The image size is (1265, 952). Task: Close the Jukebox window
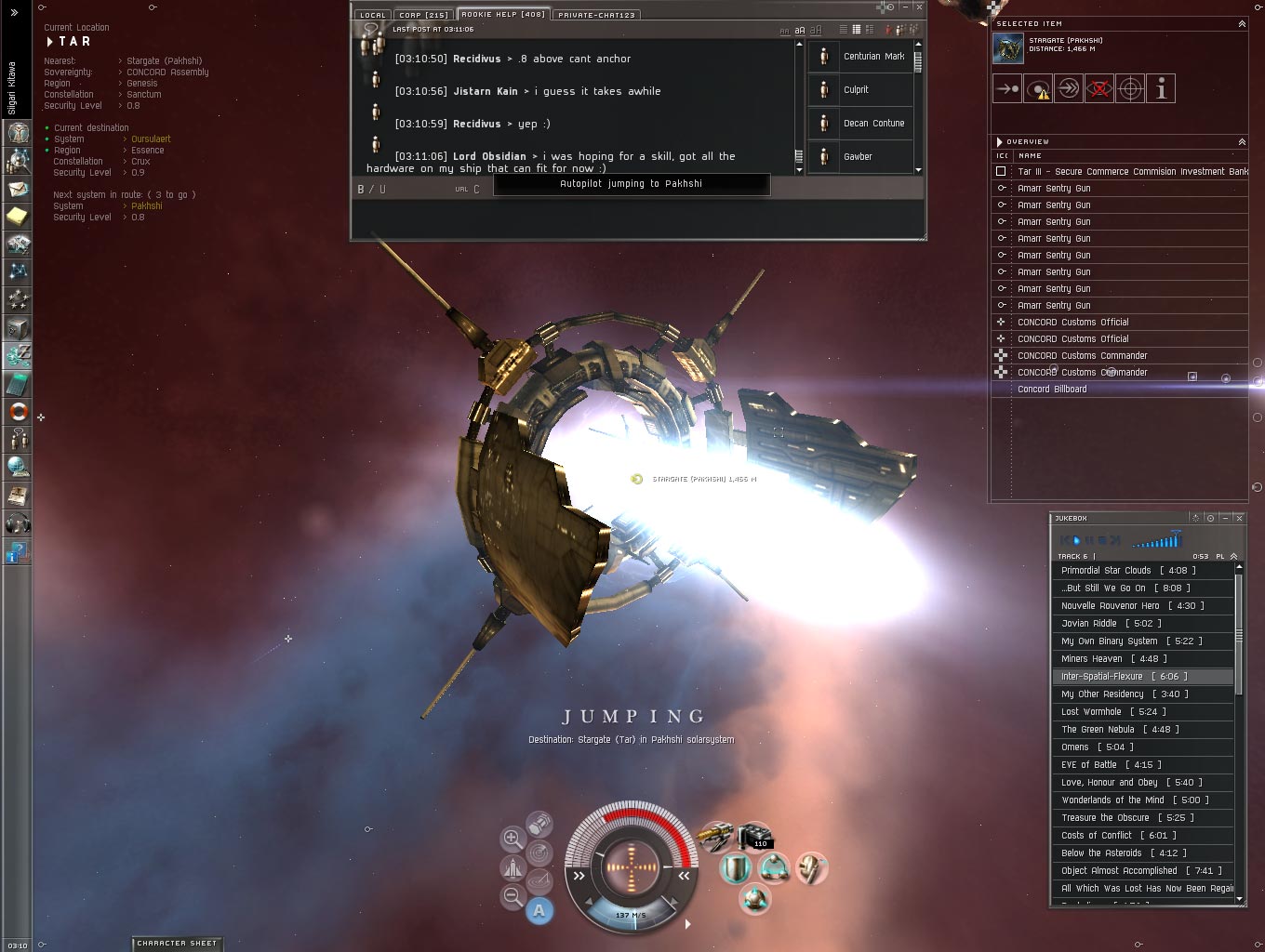click(x=1239, y=518)
